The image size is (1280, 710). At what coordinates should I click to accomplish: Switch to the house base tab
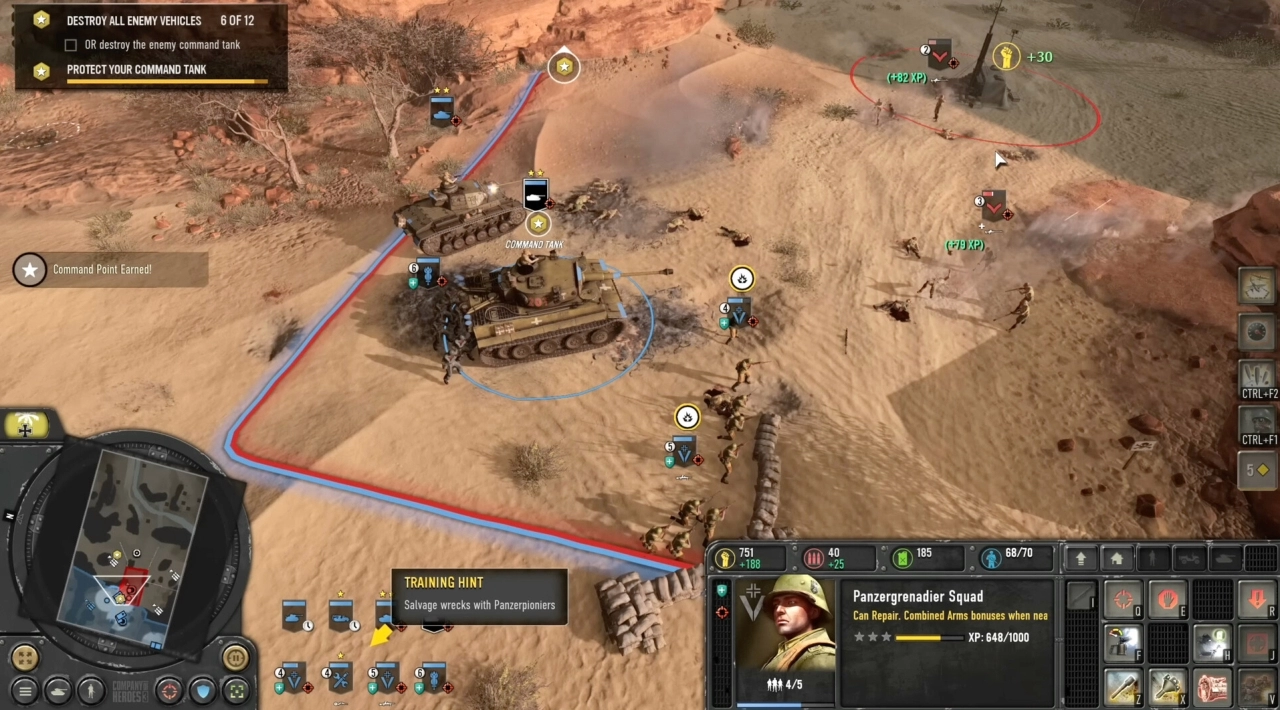pyautogui.click(x=1116, y=558)
